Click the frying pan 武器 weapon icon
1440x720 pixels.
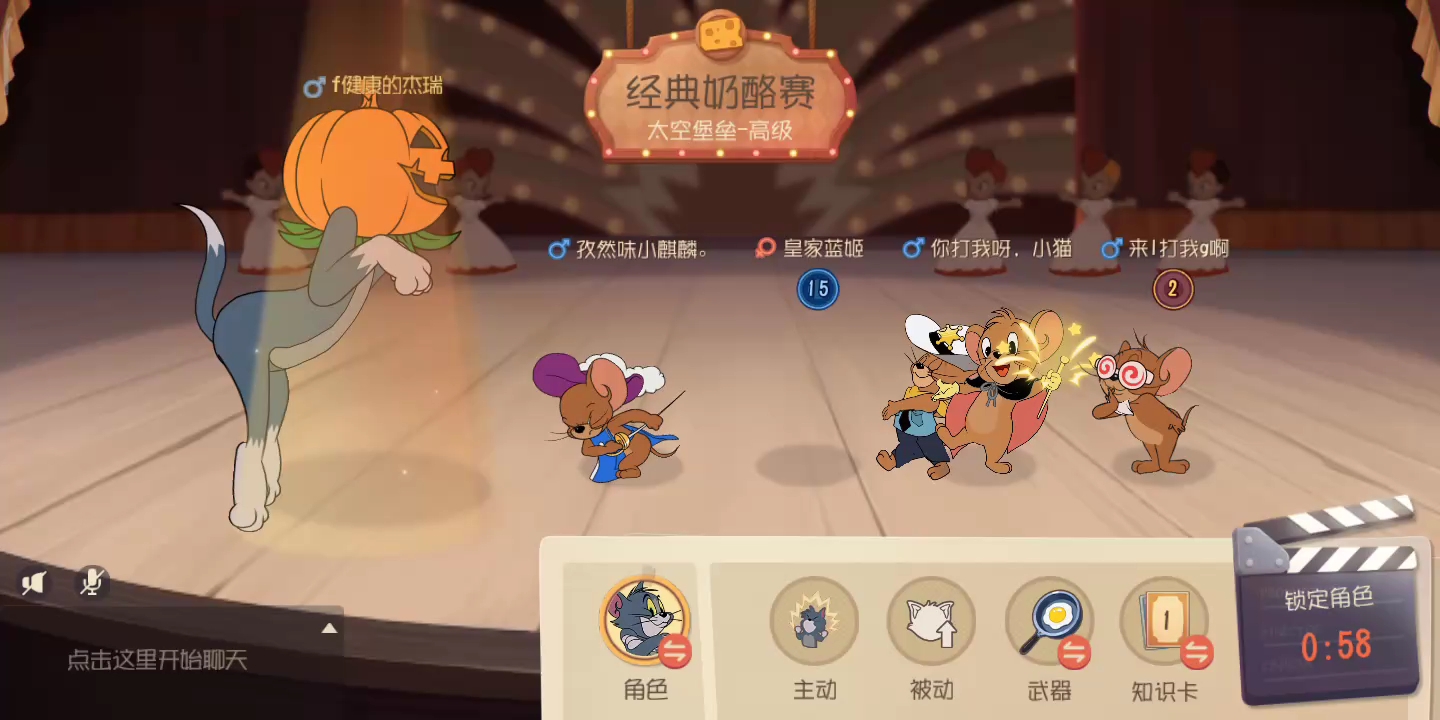tap(1048, 620)
